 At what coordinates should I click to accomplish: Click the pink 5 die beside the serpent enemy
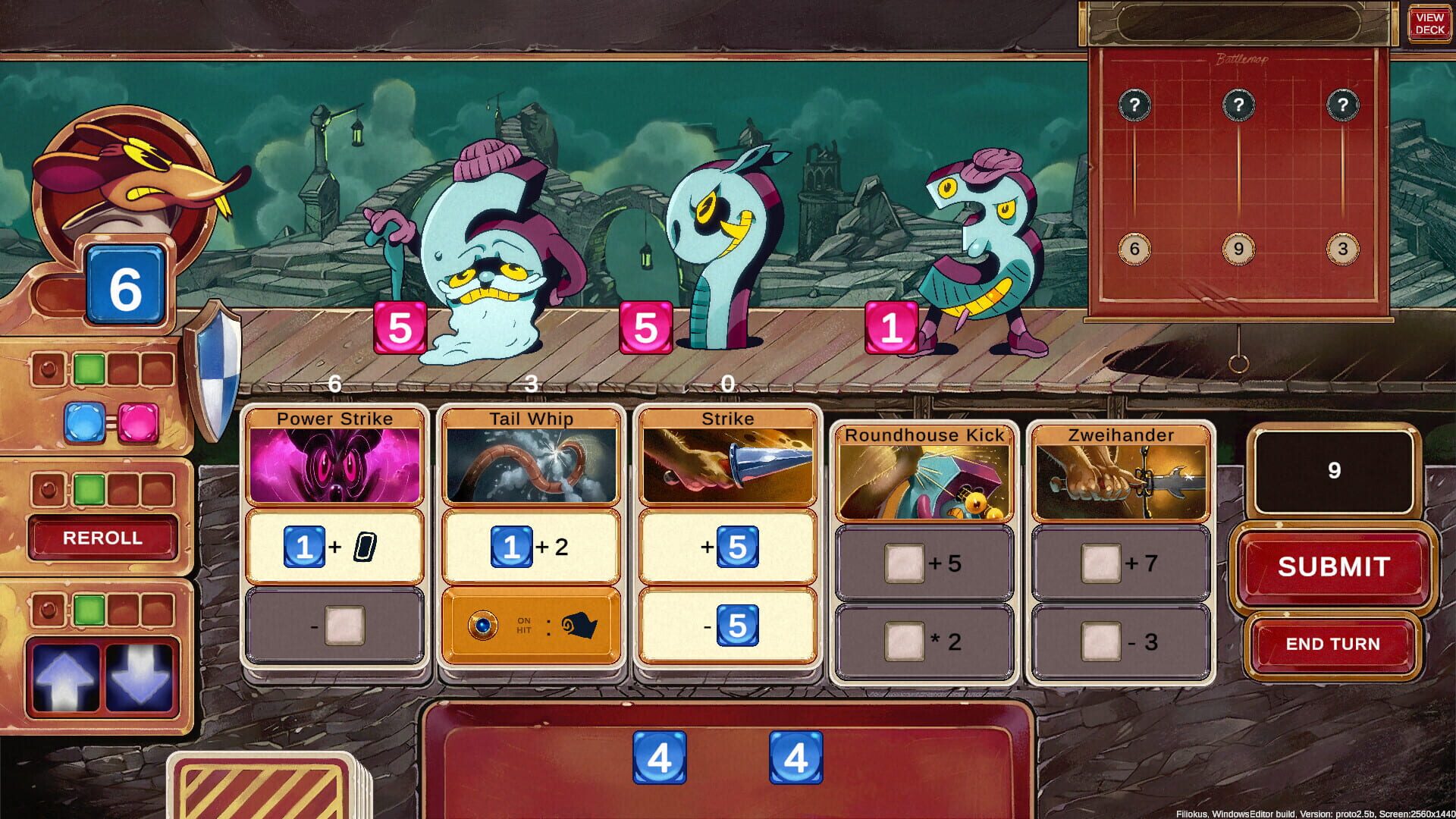click(x=646, y=328)
